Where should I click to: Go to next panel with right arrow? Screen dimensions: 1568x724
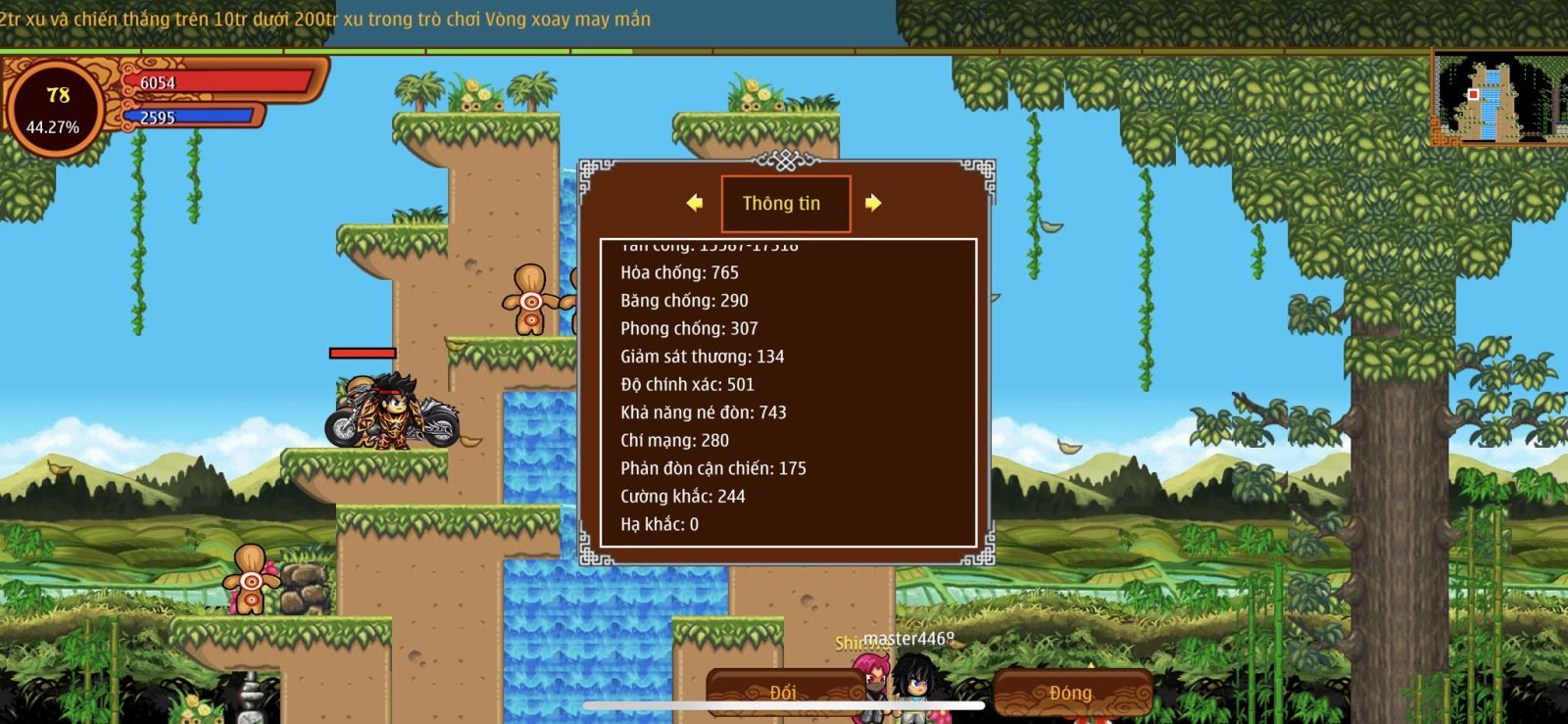point(872,203)
